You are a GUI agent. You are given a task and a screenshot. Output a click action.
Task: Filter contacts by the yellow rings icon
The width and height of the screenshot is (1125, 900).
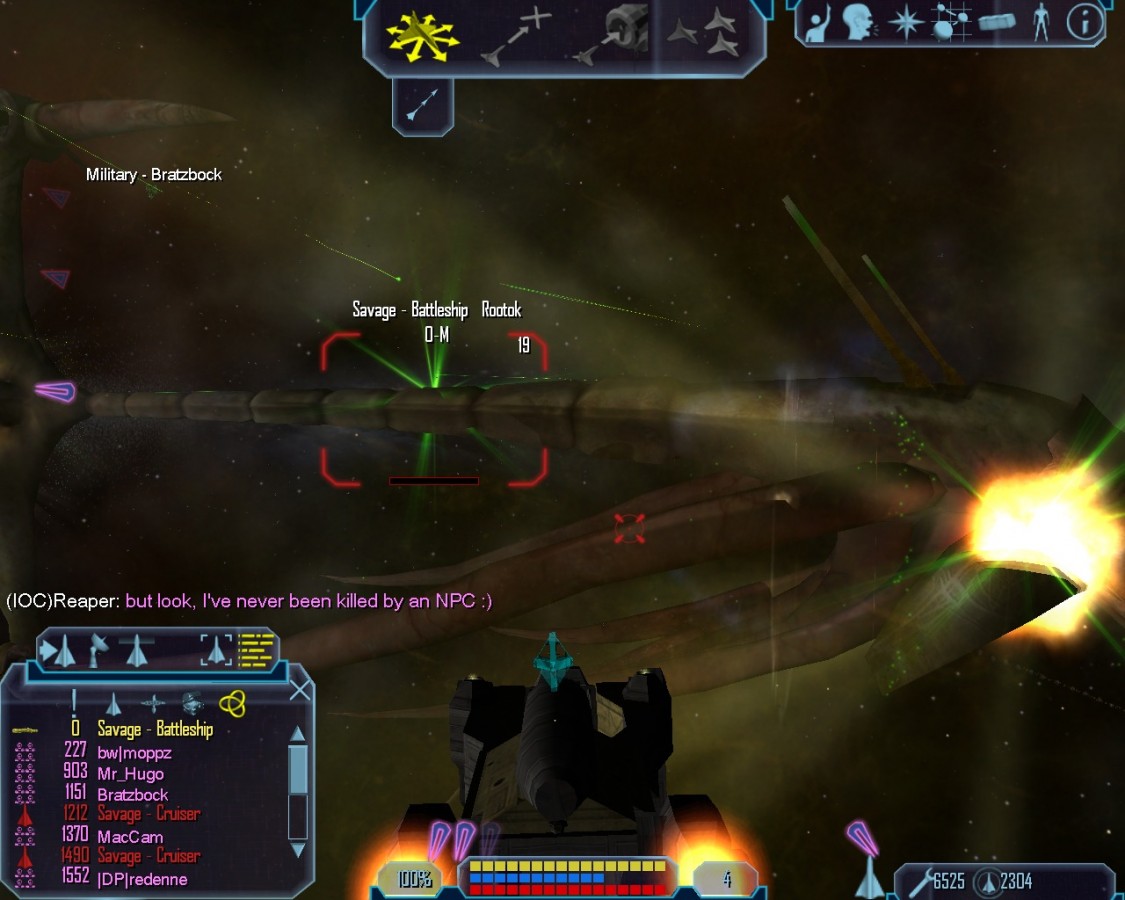pyautogui.click(x=232, y=704)
